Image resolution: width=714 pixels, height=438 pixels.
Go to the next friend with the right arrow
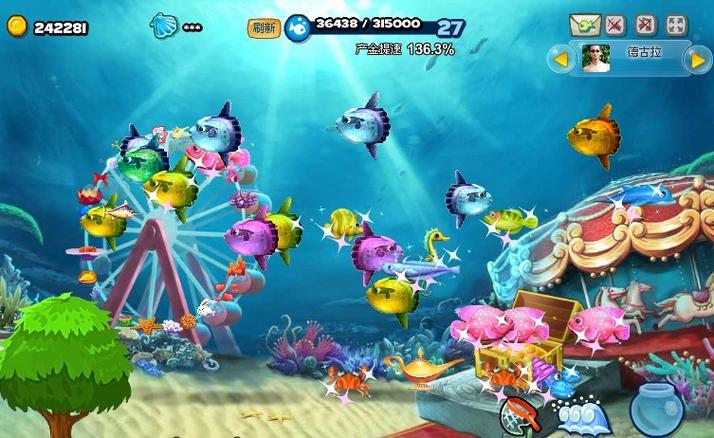click(697, 59)
